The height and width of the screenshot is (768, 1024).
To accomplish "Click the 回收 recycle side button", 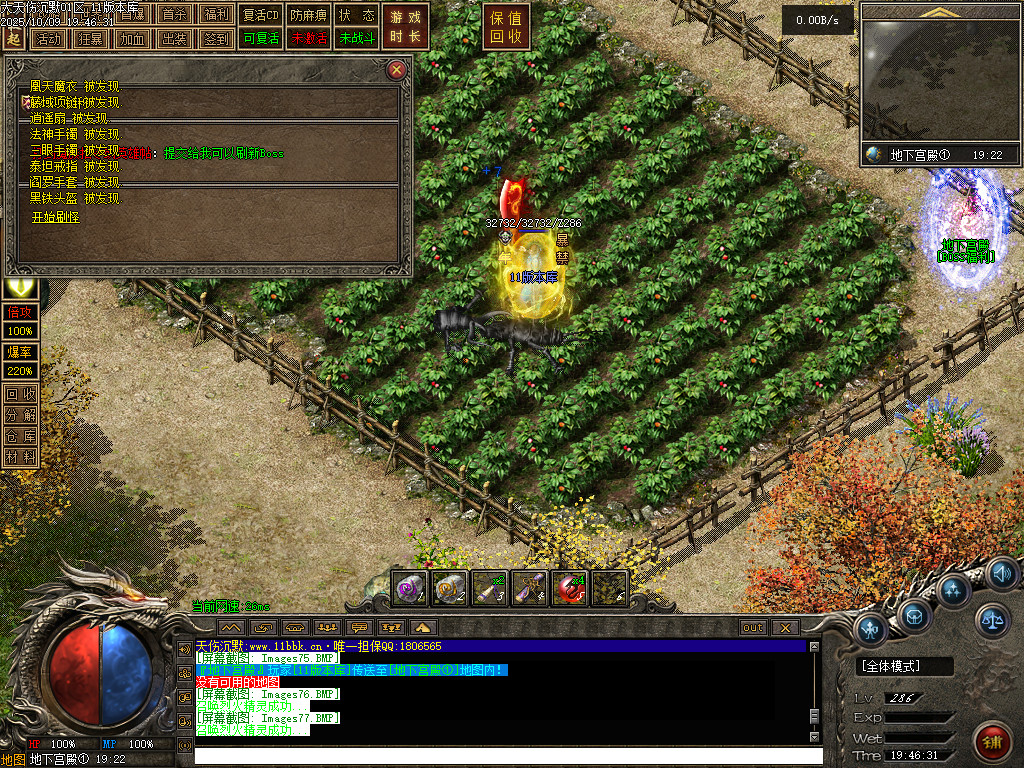I will pyautogui.click(x=21, y=393).
